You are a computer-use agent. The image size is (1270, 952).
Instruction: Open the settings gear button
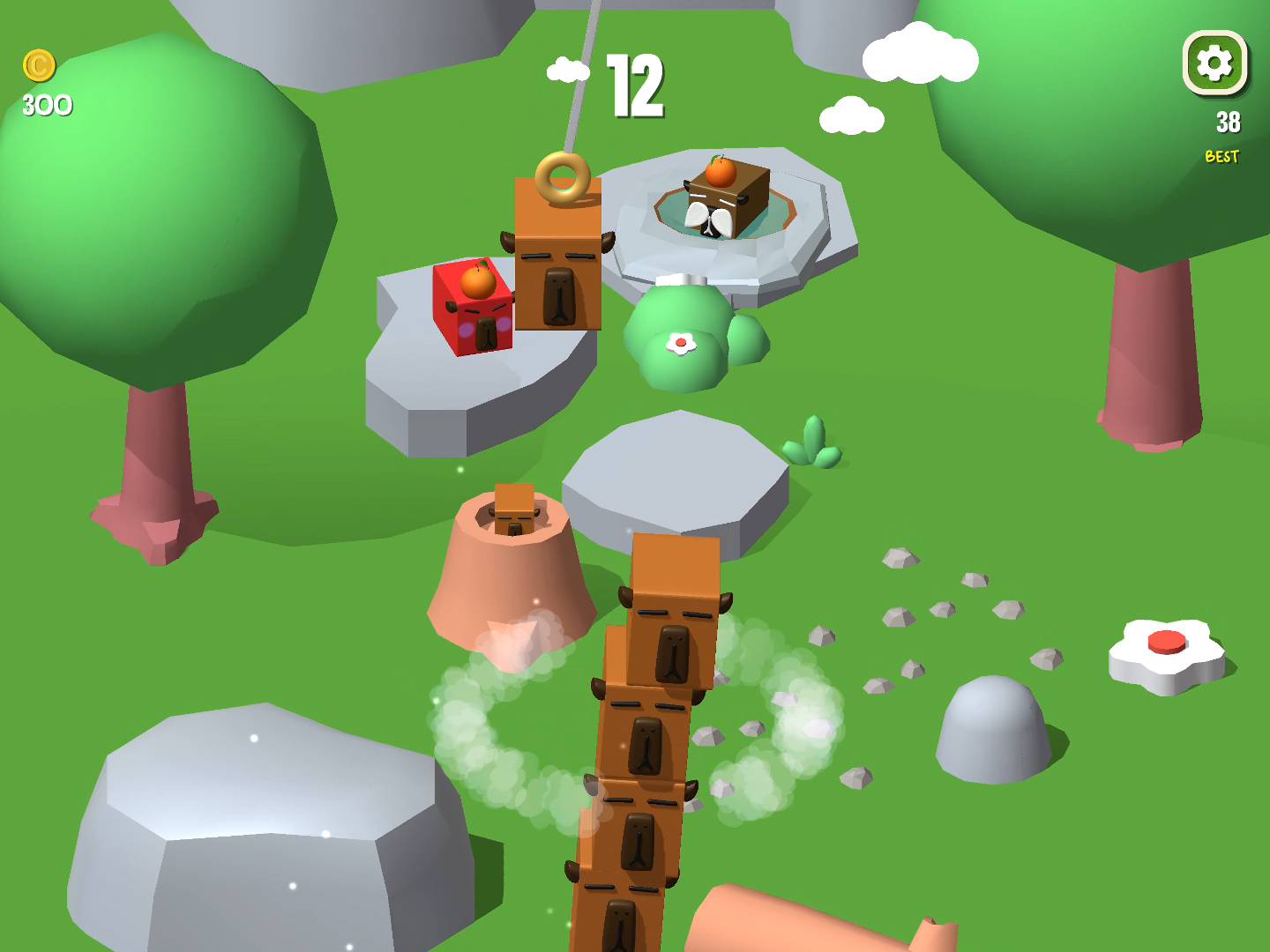click(x=1214, y=63)
